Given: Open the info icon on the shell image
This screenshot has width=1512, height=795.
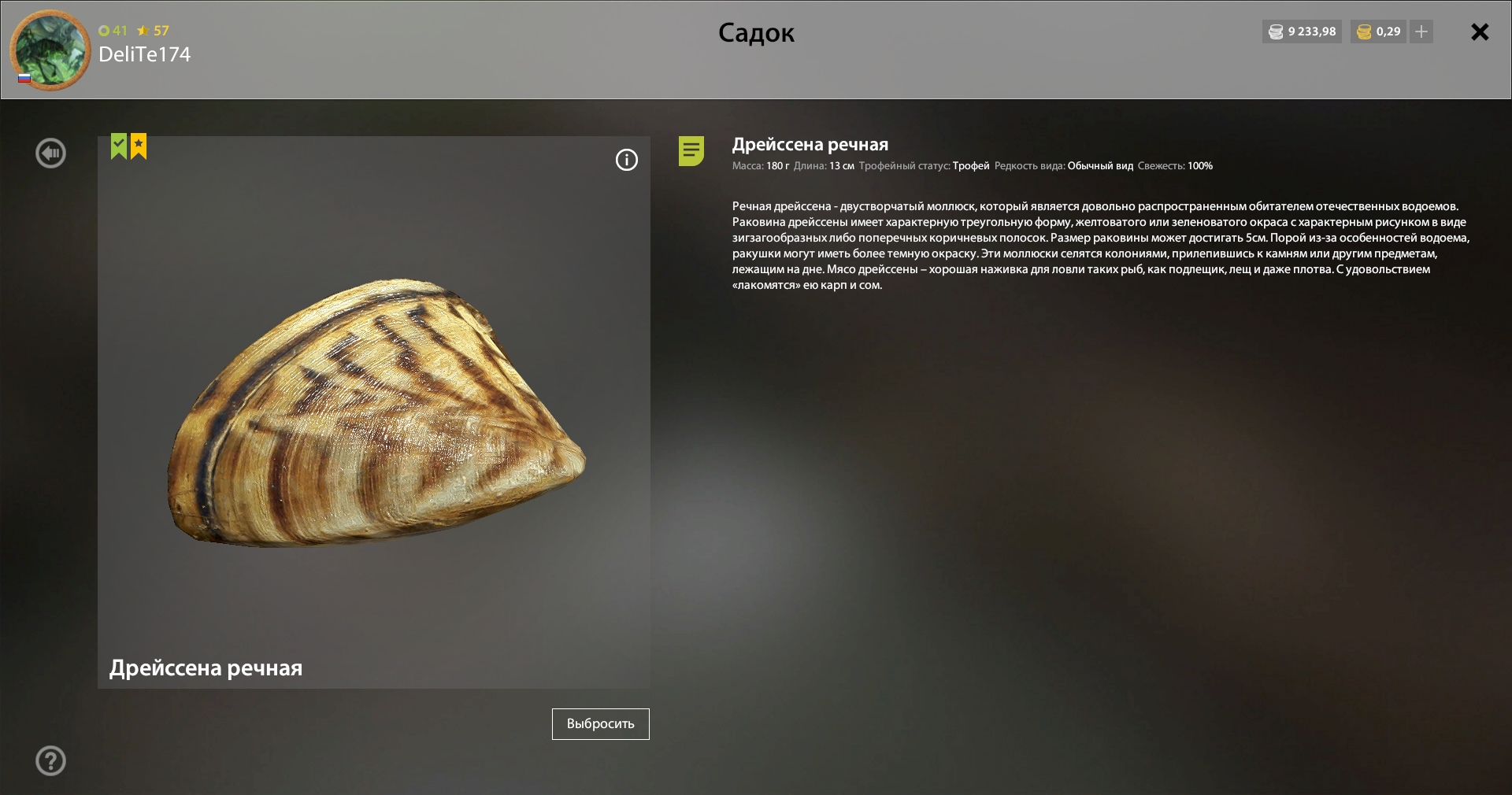Looking at the screenshot, I should tap(627, 161).
